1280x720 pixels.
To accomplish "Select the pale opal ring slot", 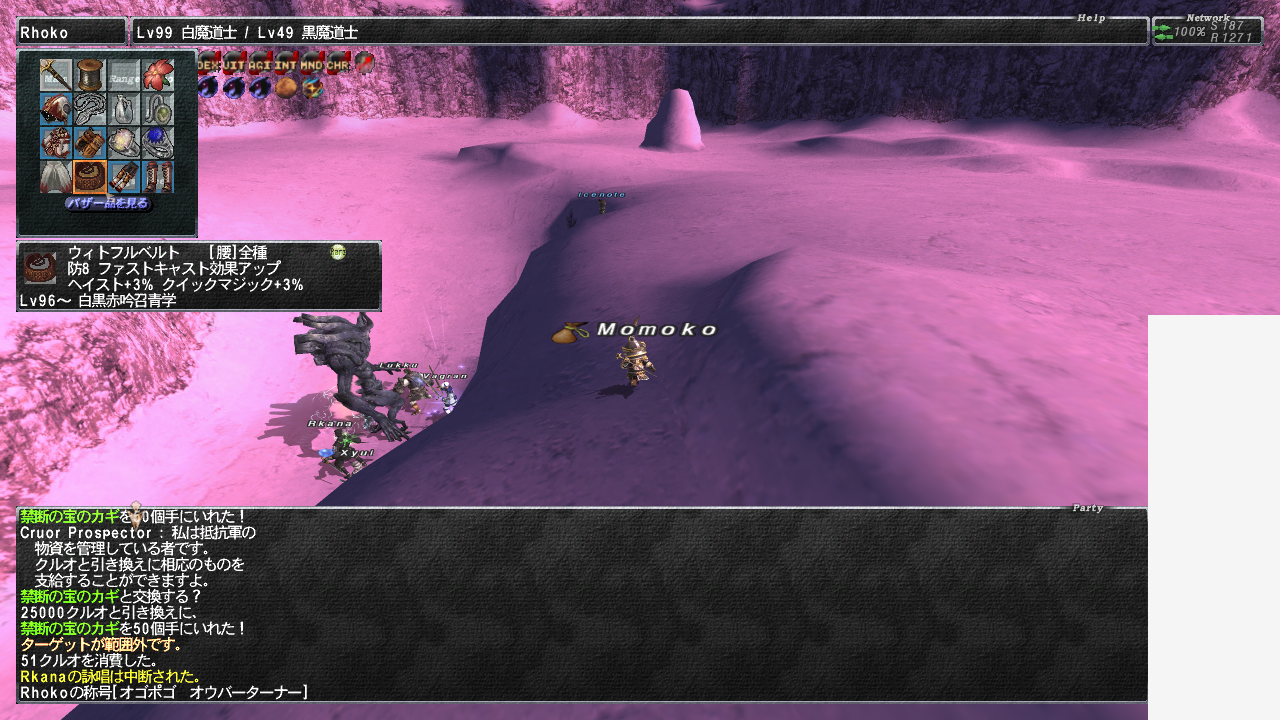I will coord(124,143).
